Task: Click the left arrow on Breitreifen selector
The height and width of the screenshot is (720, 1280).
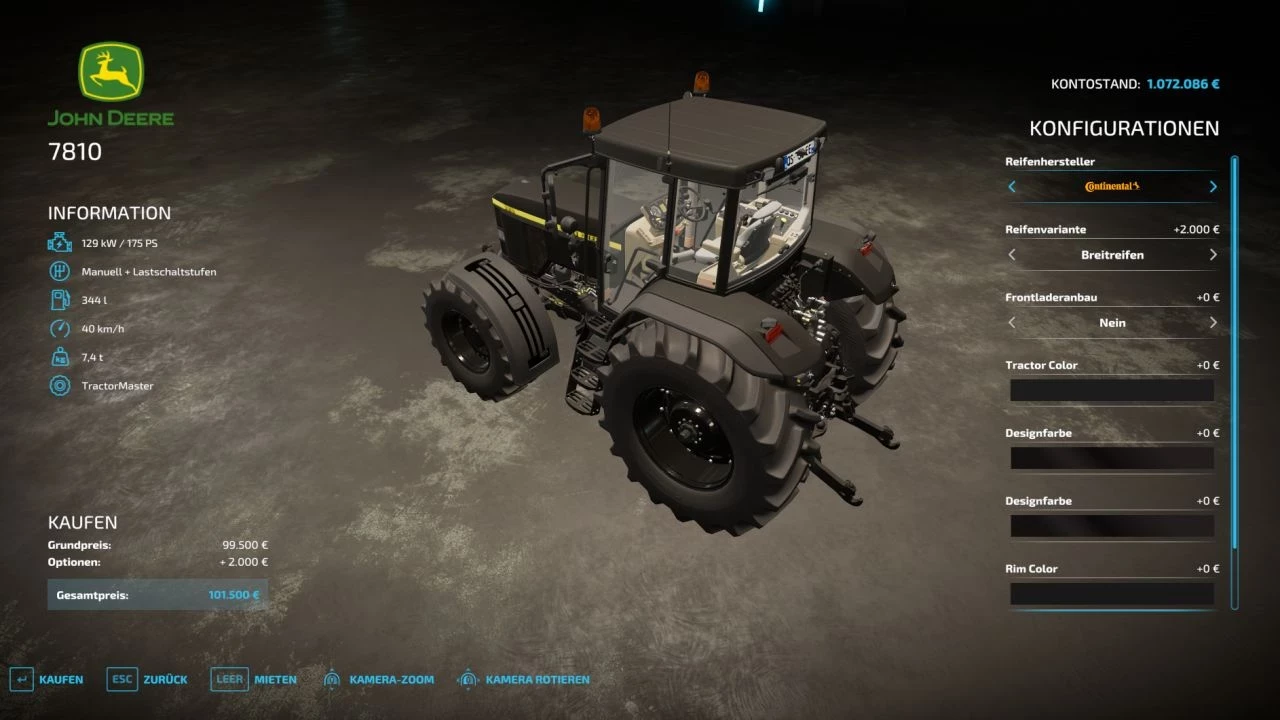Action: coord(1011,254)
